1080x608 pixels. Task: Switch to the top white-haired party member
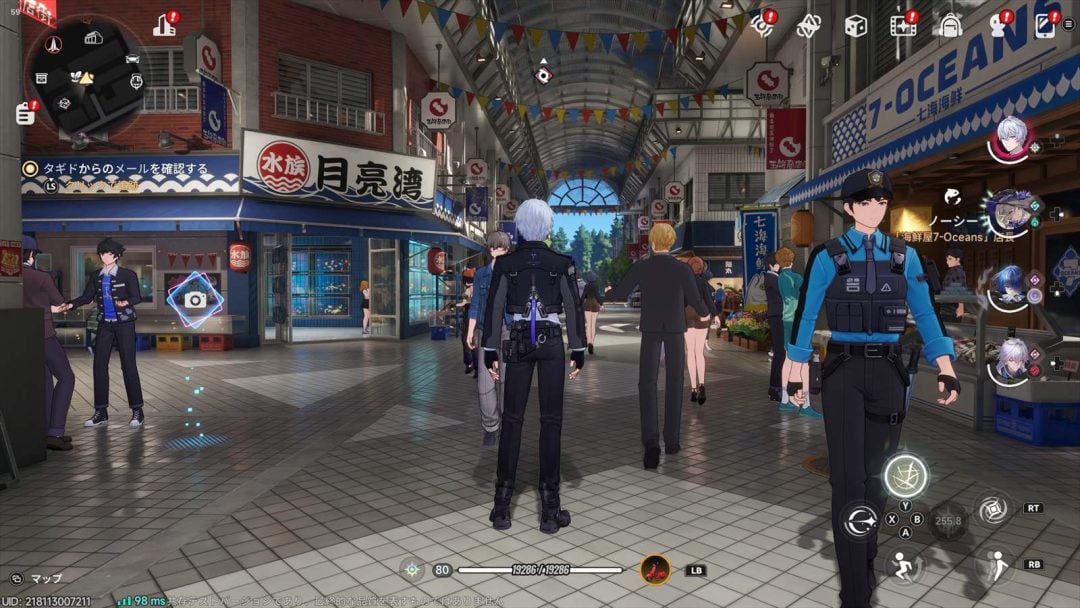1012,138
